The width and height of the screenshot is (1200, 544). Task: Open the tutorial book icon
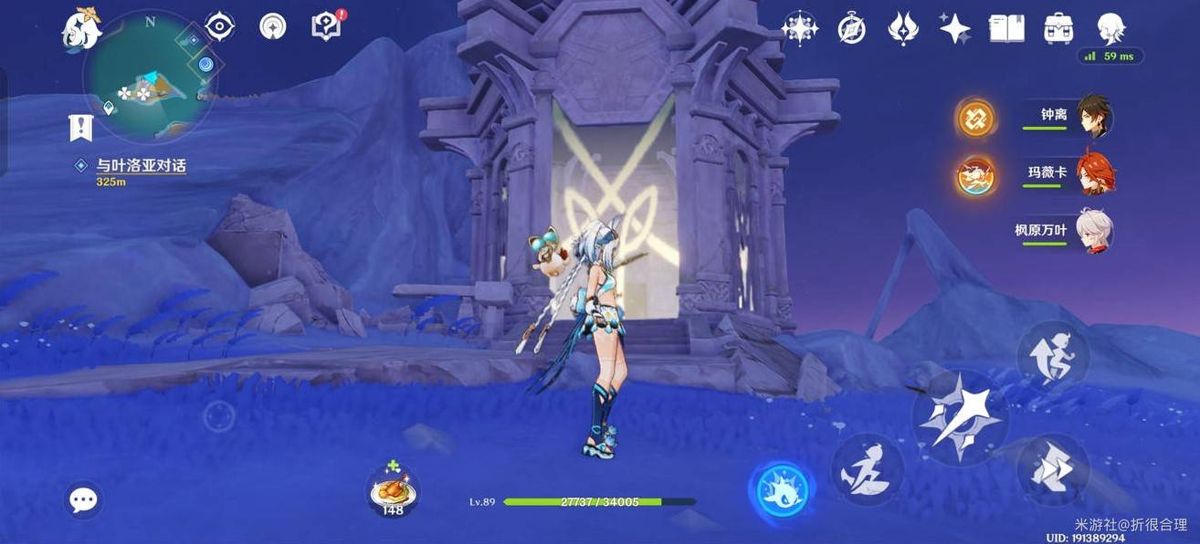(1006, 28)
